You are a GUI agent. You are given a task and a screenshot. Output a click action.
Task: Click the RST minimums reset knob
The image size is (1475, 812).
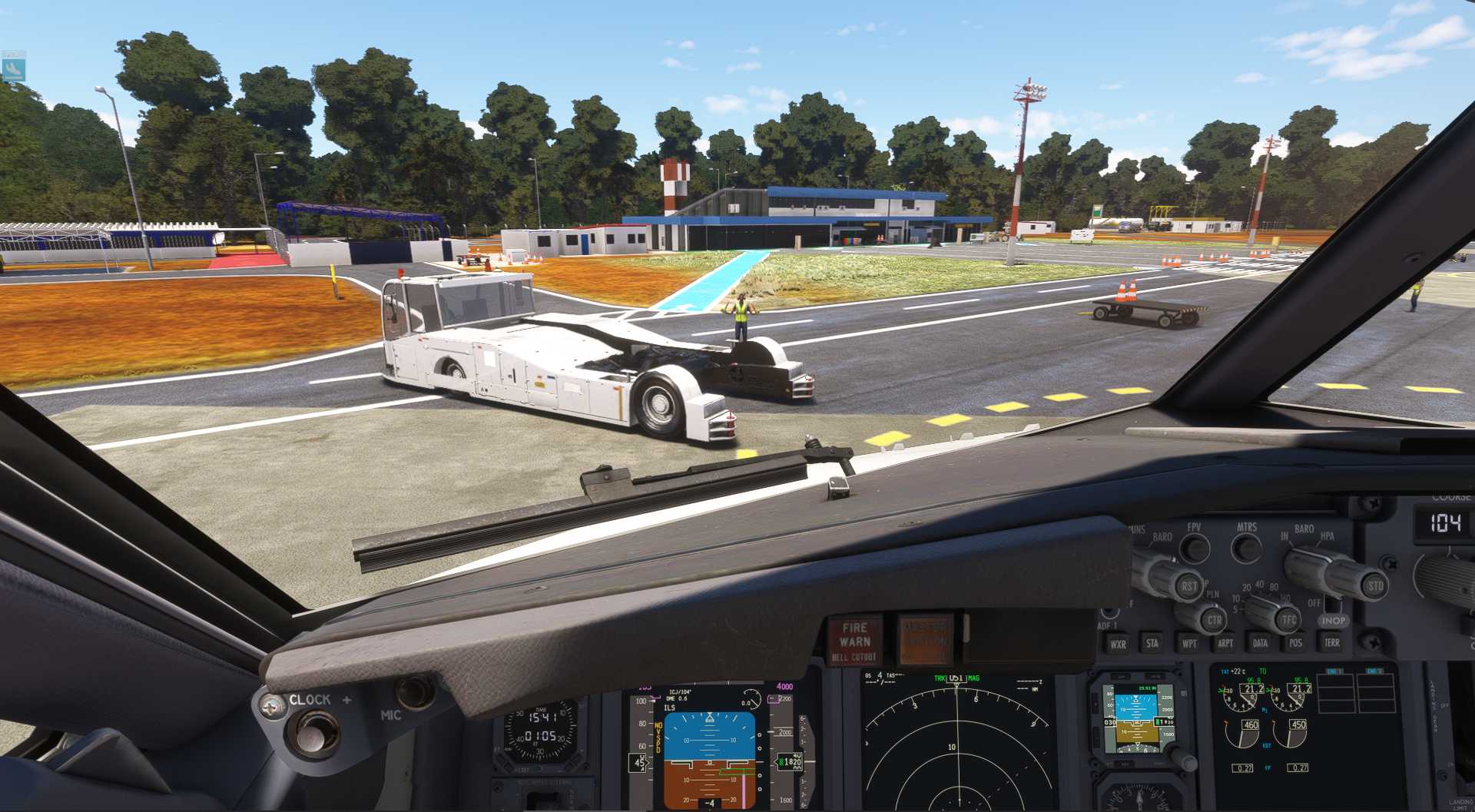tap(1188, 586)
